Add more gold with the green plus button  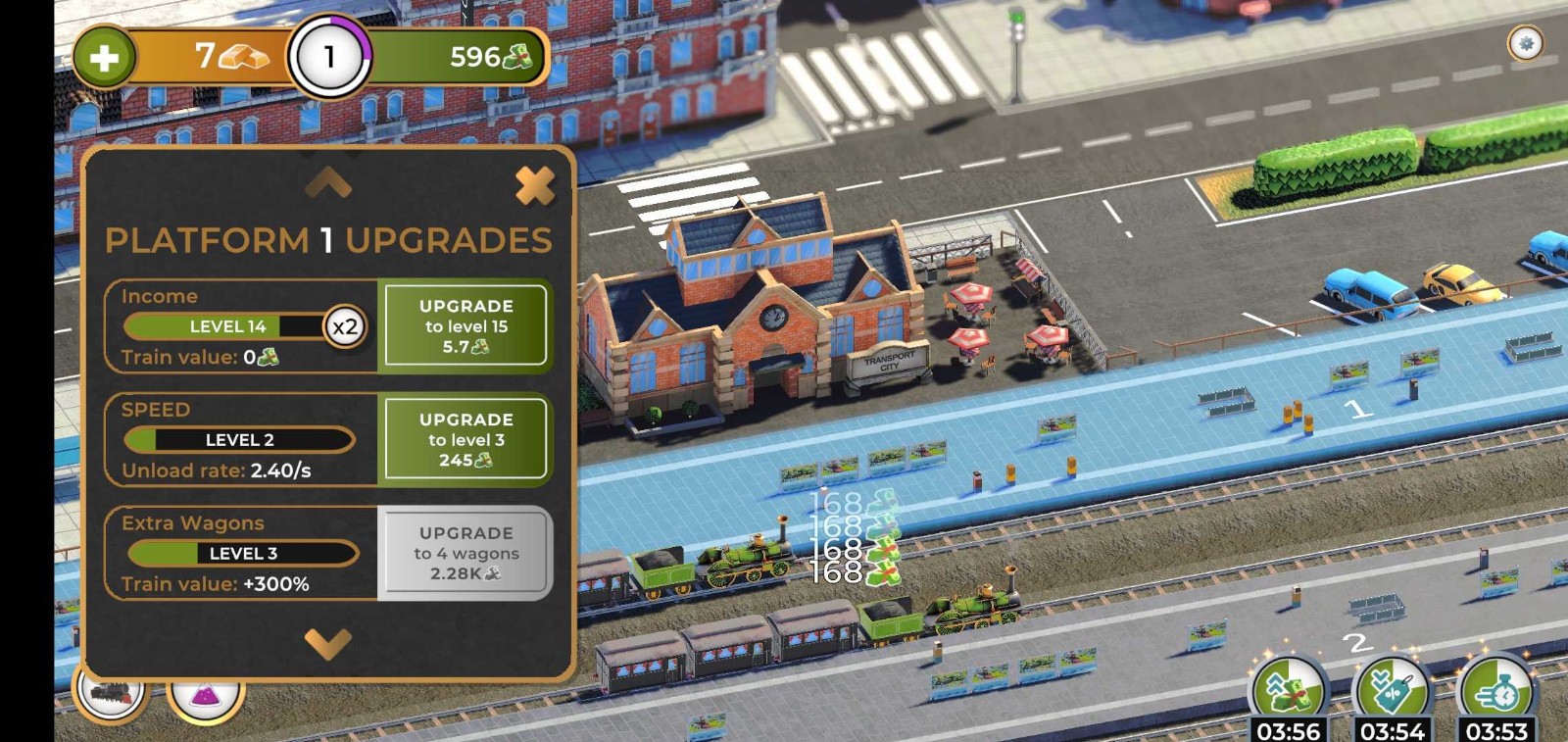click(104, 57)
